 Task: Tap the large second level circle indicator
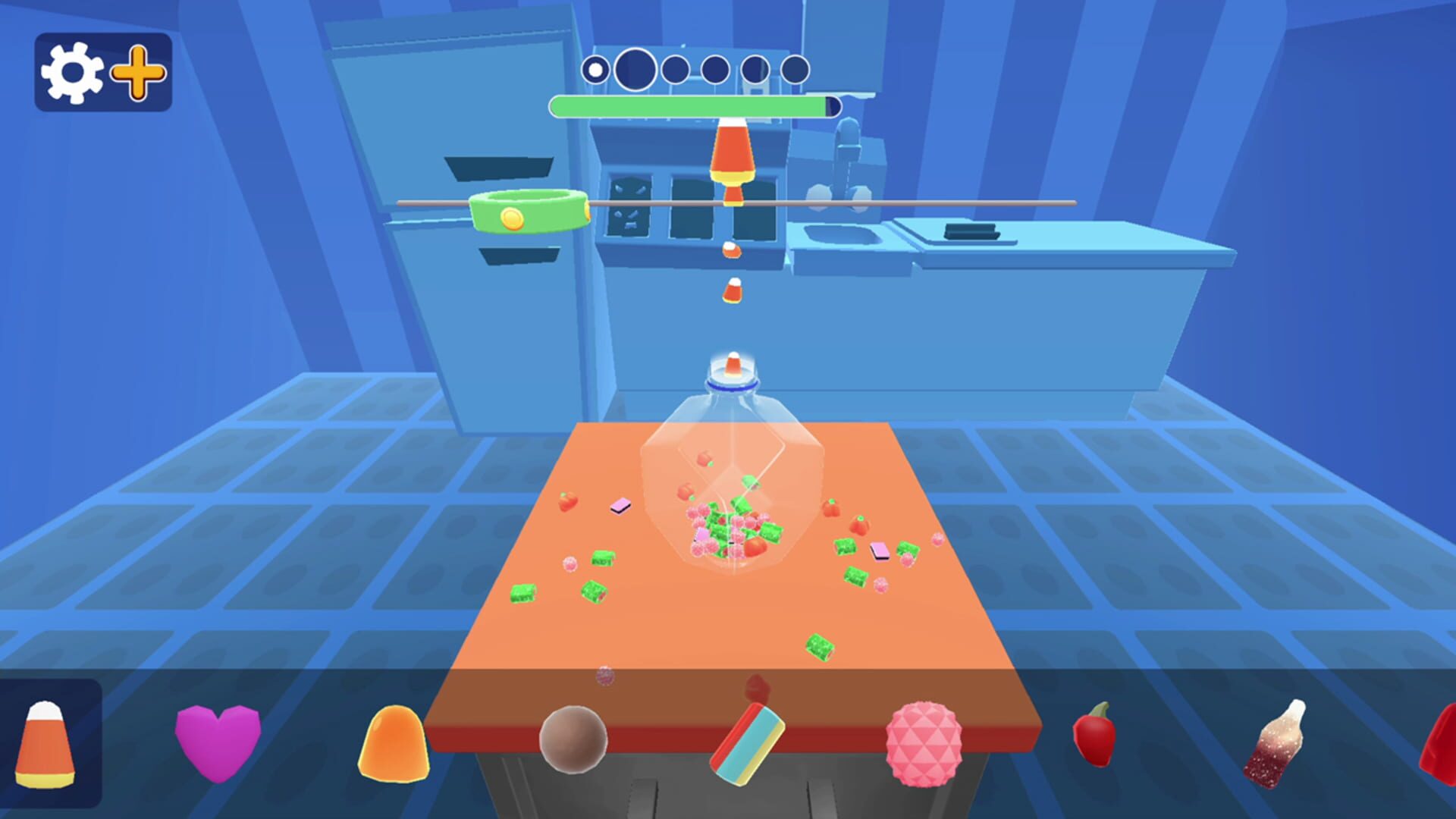coord(635,68)
